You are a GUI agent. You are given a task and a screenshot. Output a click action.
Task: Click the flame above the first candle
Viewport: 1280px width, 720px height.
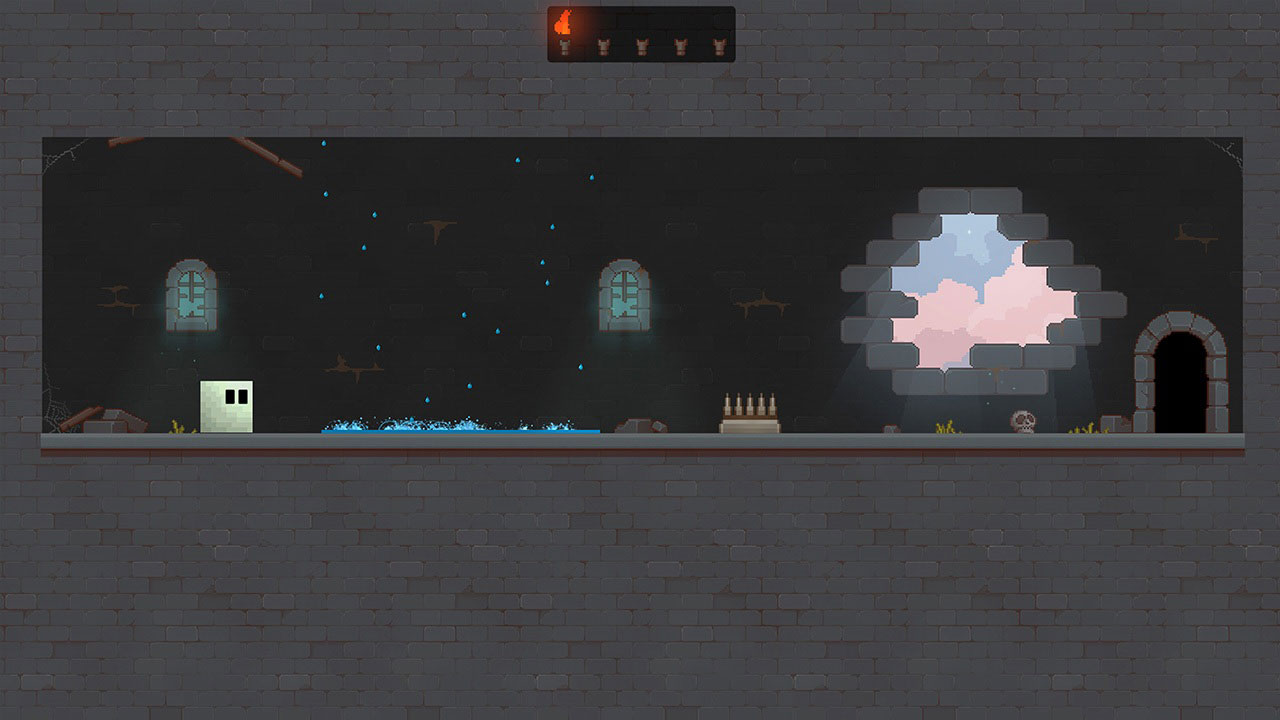(x=563, y=20)
